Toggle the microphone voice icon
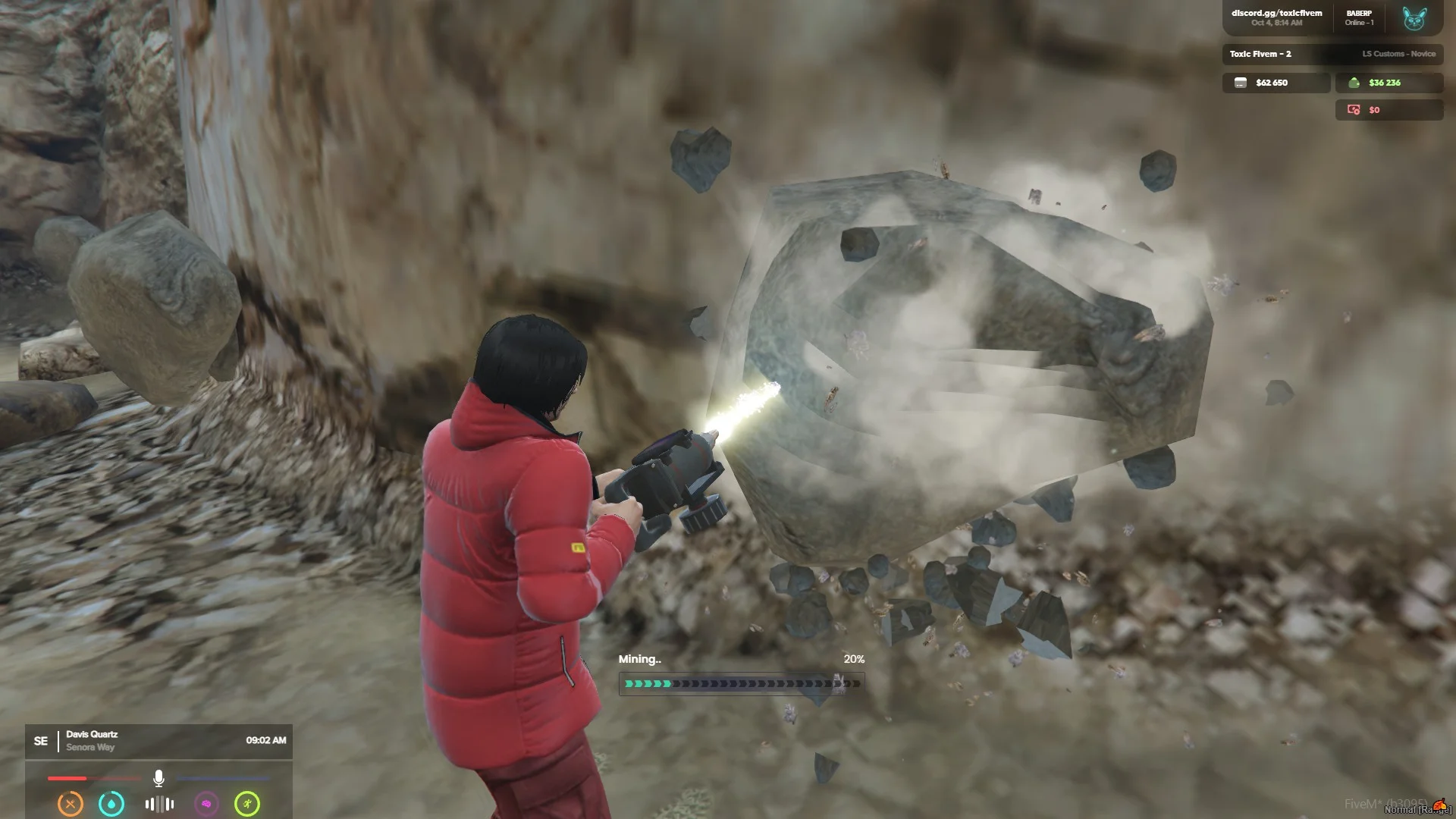This screenshot has height=819, width=1456. [158, 778]
